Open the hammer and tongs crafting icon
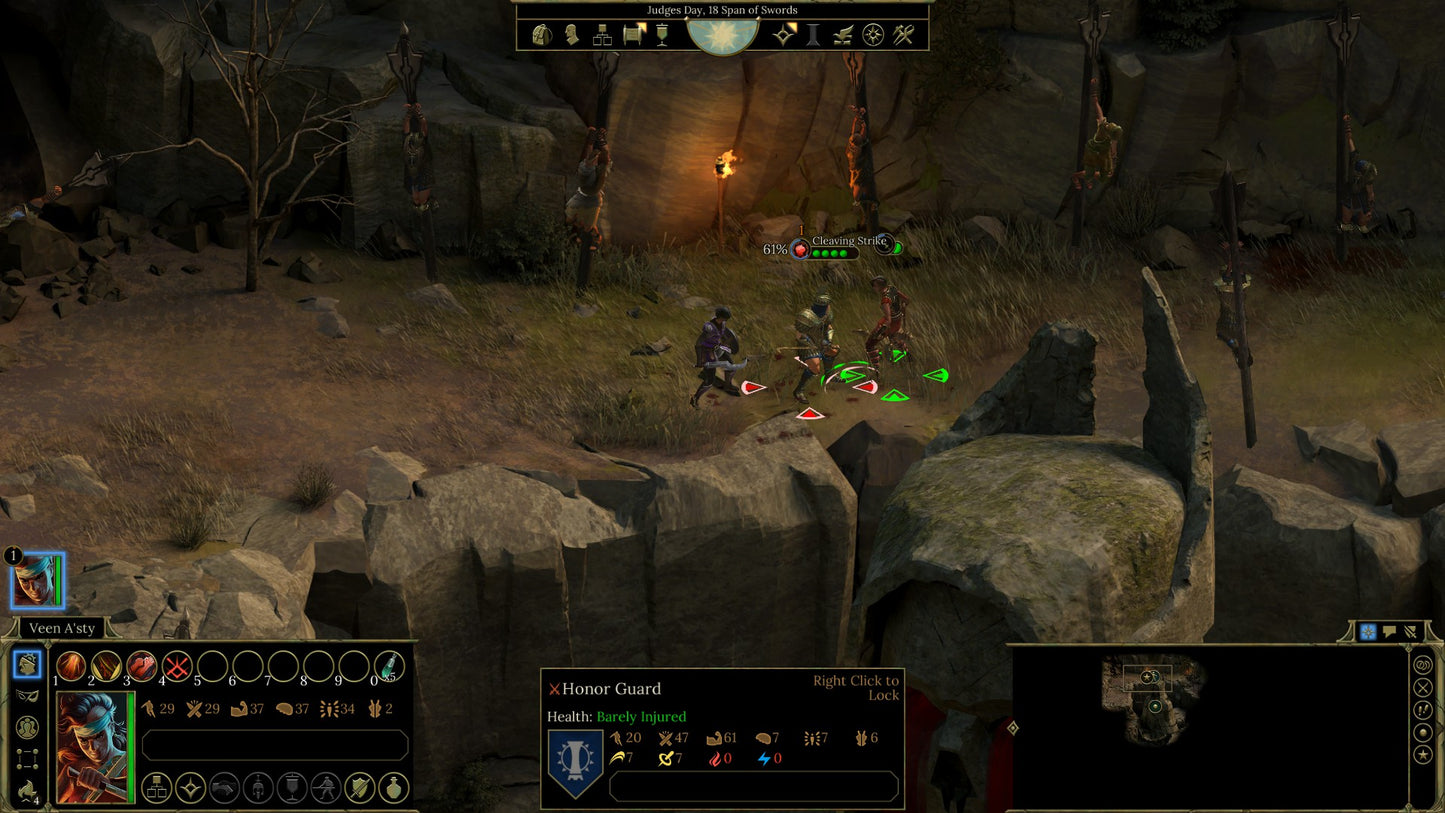Image resolution: width=1445 pixels, height=813 pixels. pyautogui.click(x=904, y=35)
